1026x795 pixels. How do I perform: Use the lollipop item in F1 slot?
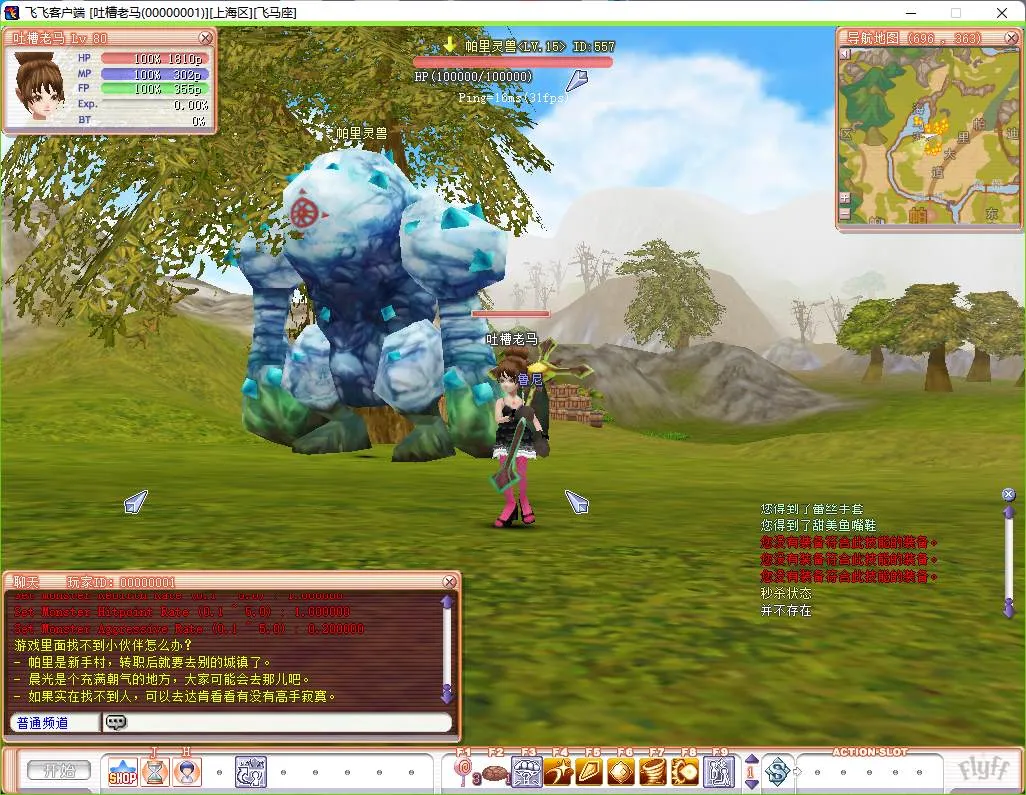click(464, 772)
